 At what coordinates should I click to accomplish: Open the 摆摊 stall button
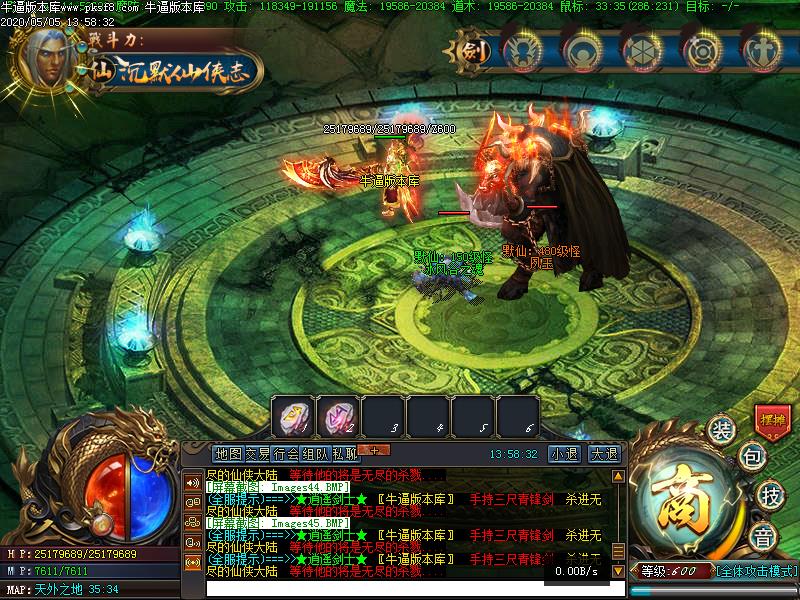(x=771, y=420)
